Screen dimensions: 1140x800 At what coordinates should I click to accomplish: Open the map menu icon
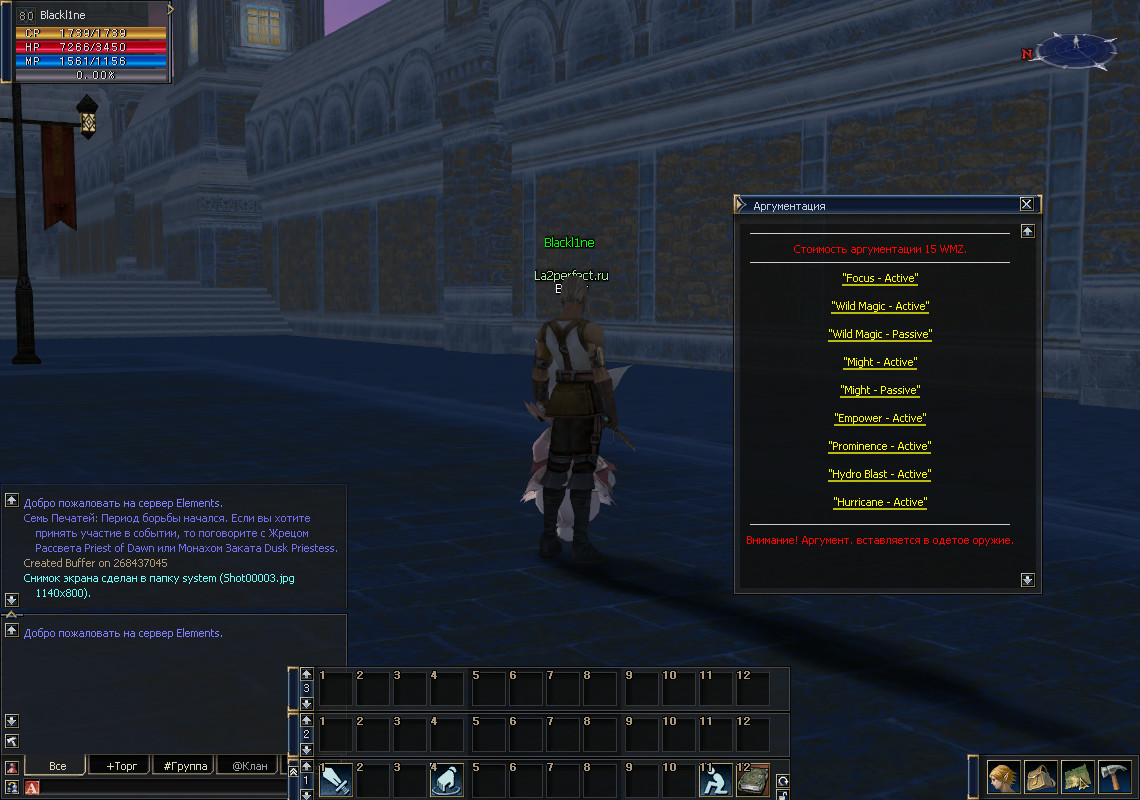pyautogui.click(x=1077, y=776)
